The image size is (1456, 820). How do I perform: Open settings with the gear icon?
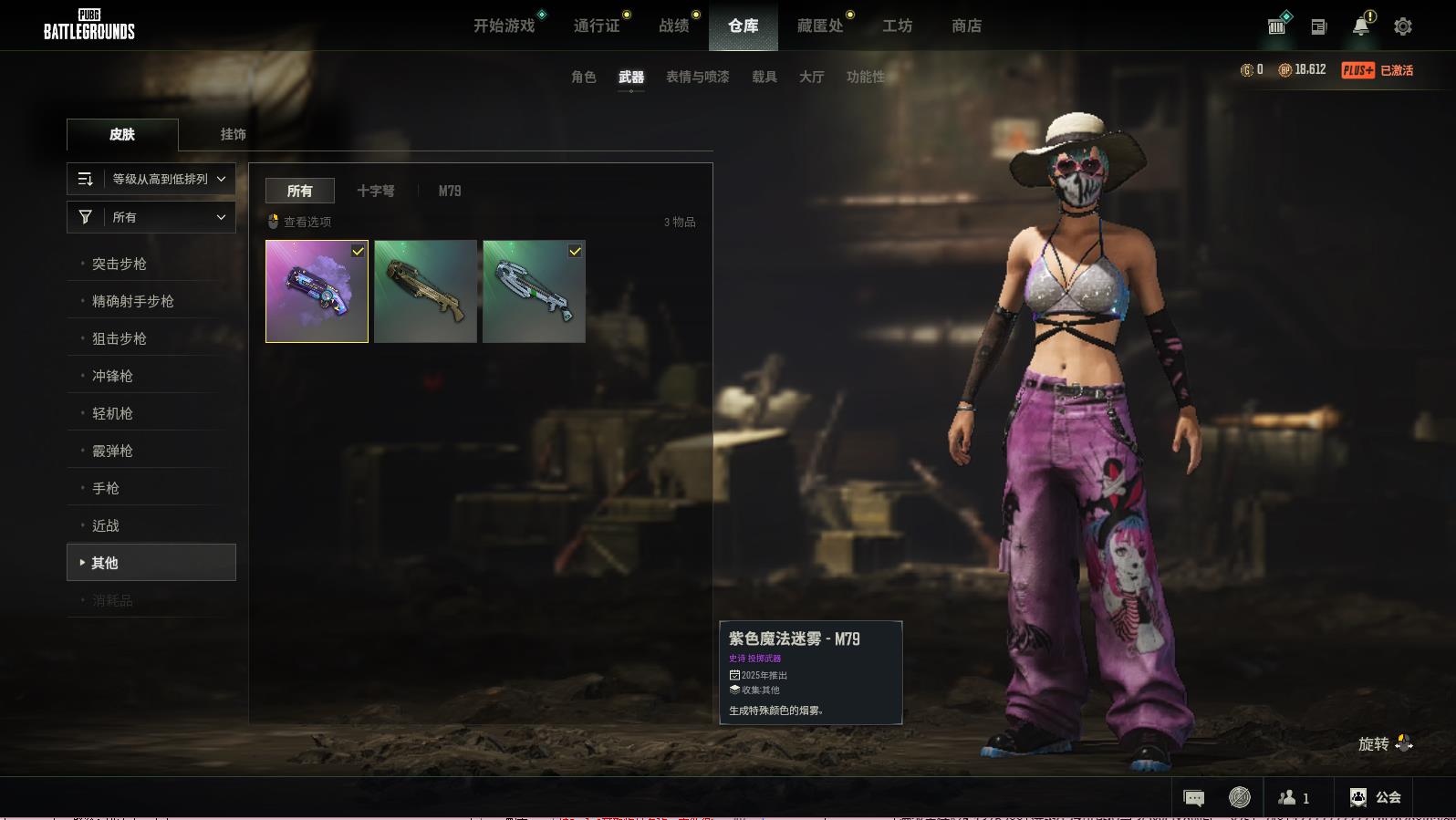[x=1403, y=26]
